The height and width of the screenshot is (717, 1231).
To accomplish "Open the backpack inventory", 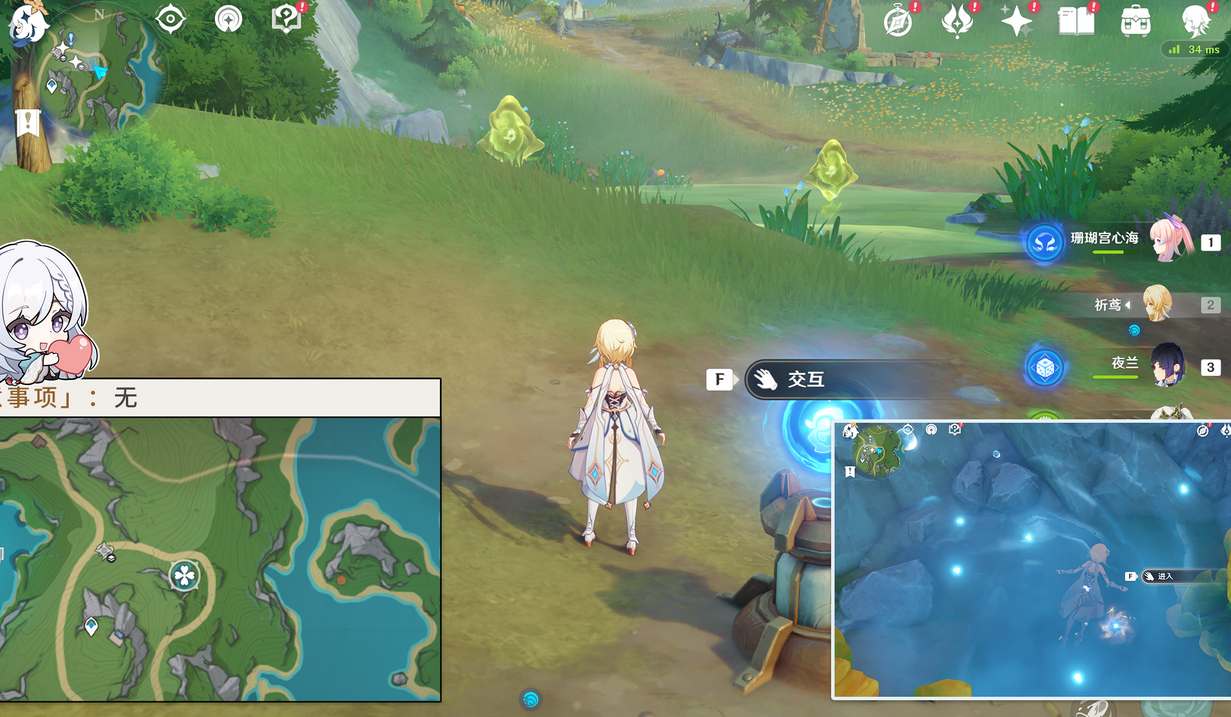I will pos(1135,21).
